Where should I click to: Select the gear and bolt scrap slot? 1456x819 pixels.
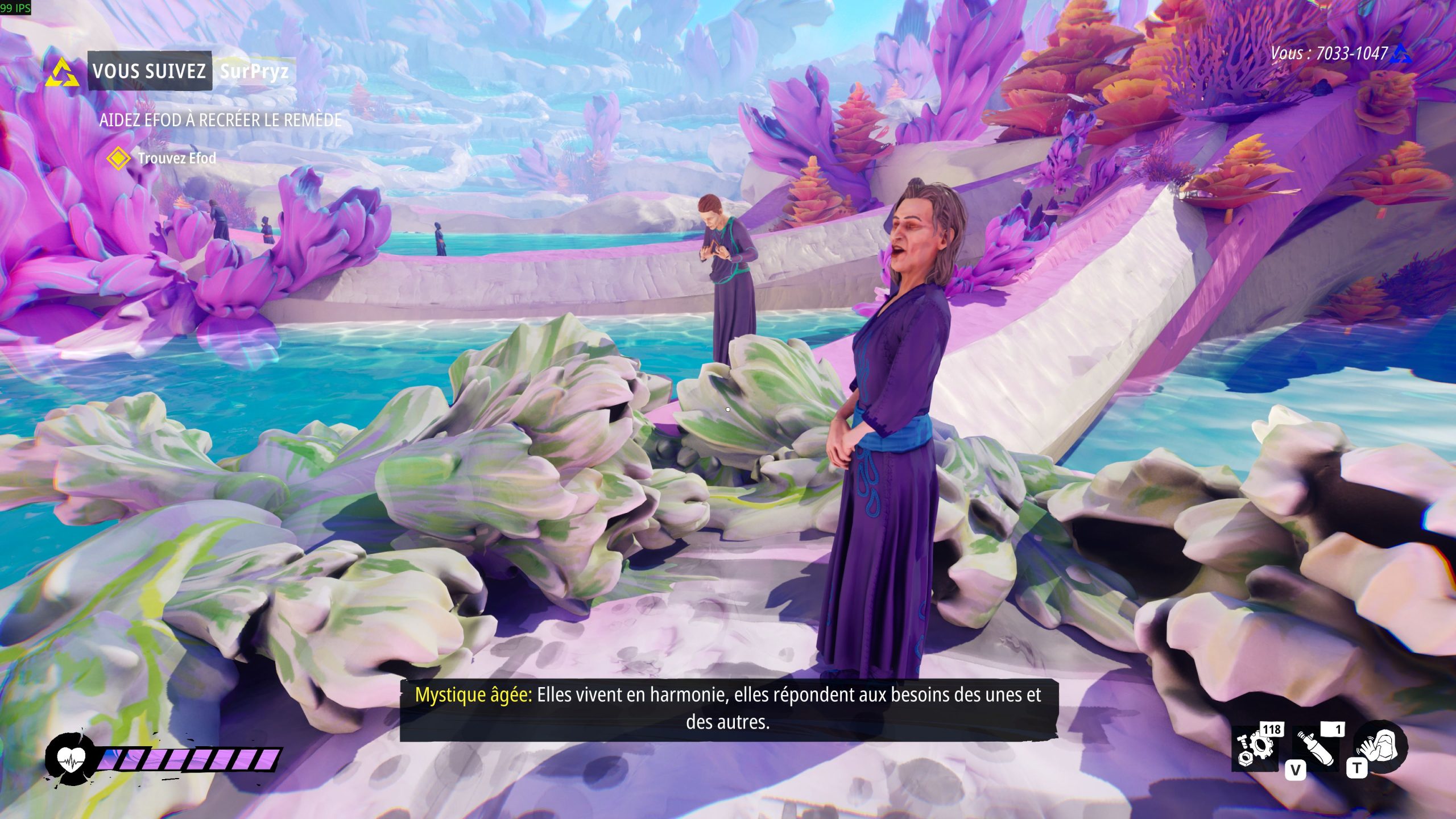pyautogui.click(x=1256, y=747)
